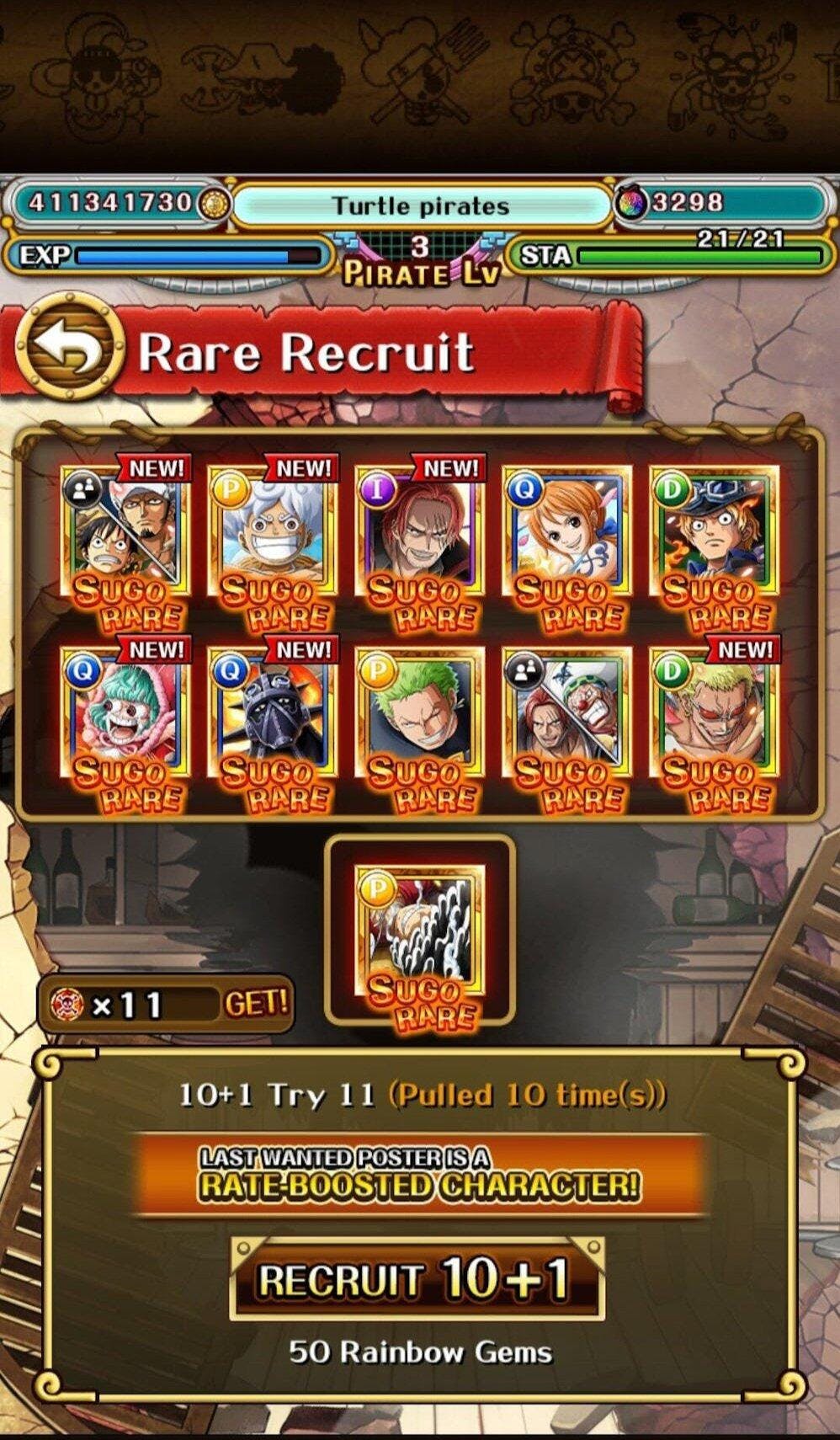Screen dimensions: 840x1440
Task: Click the x11 GET! reward badge
Action: click(166, 1004)
